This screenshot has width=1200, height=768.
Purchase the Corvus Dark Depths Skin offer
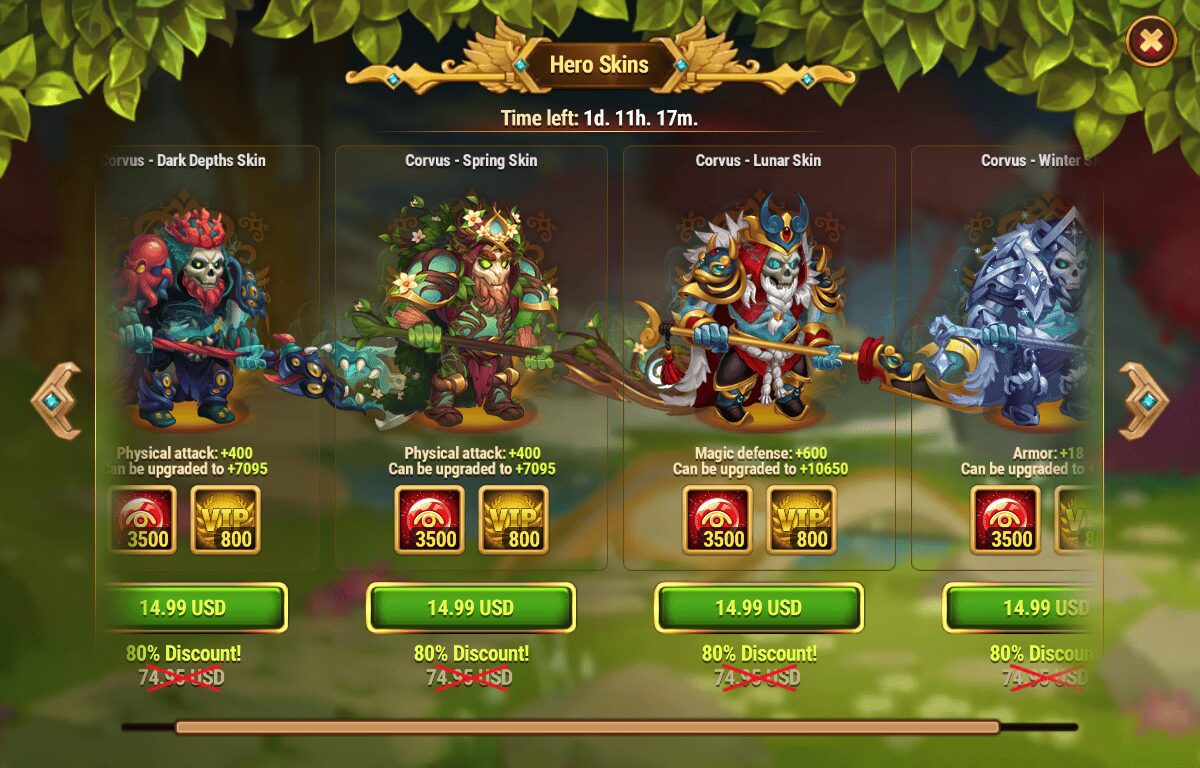[192, 608]
